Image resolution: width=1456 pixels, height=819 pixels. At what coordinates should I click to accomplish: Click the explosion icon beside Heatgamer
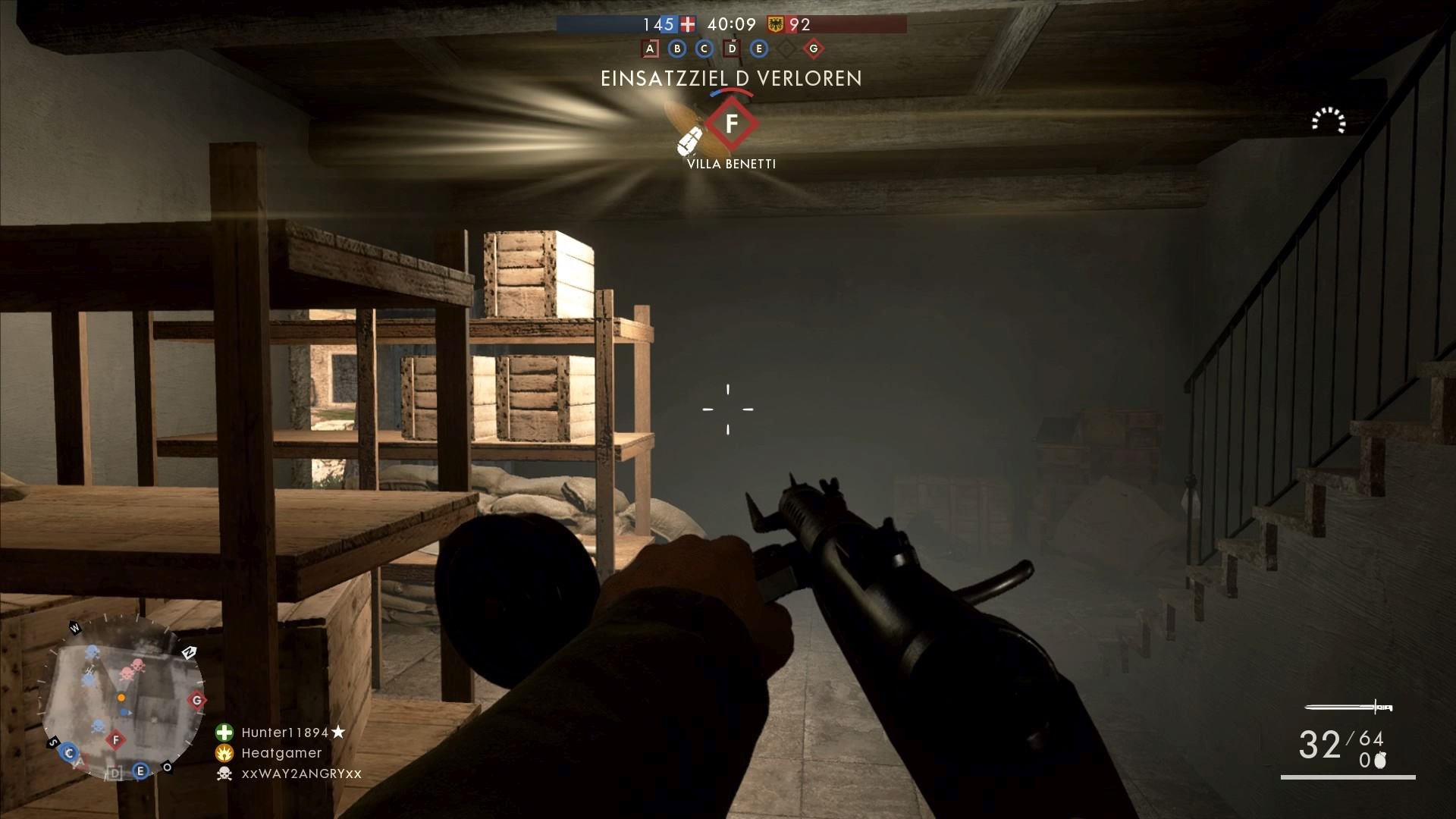pyautogui.click(x=224, y=753)
